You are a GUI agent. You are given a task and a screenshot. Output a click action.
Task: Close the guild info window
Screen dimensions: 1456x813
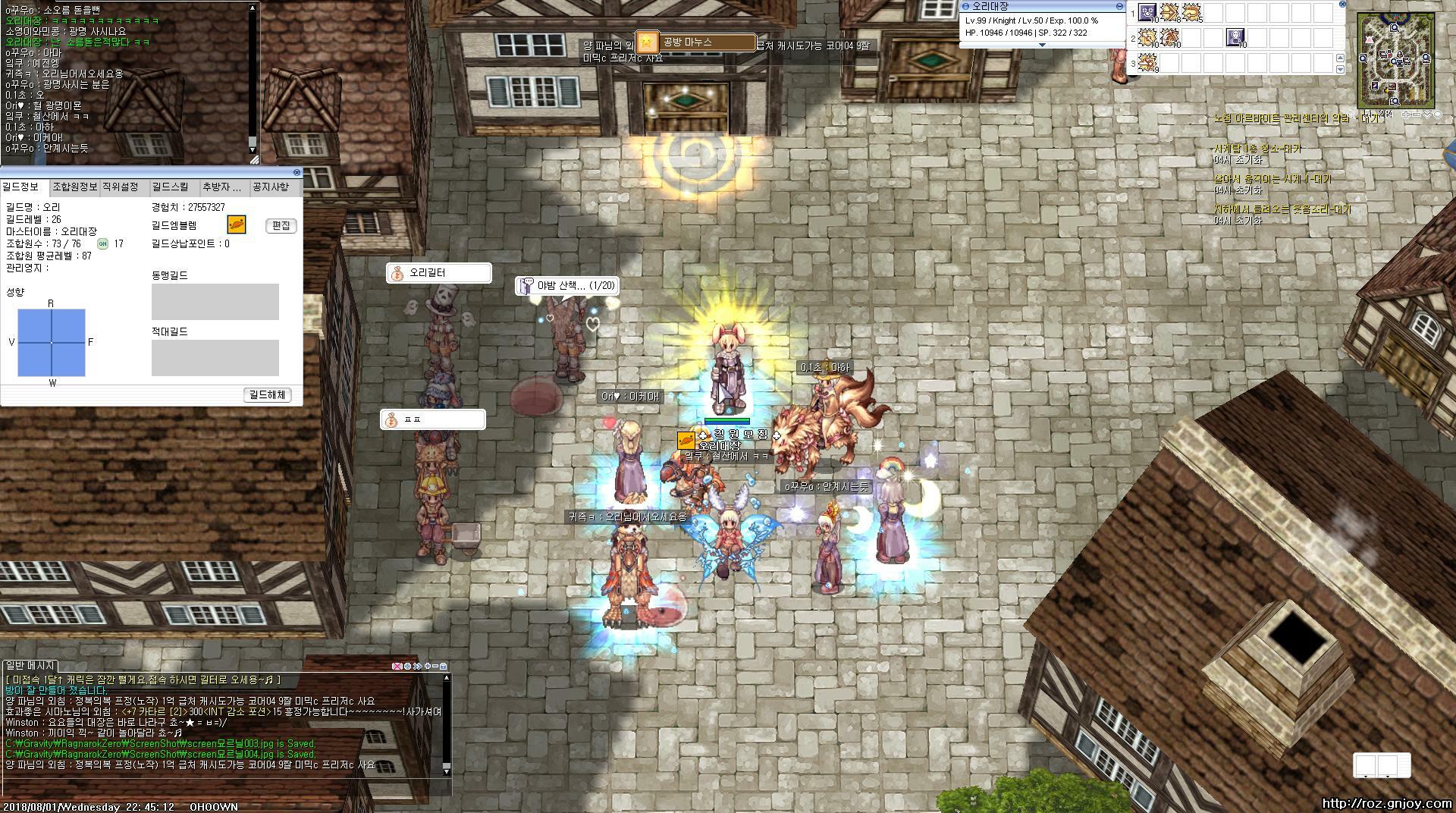297,173
